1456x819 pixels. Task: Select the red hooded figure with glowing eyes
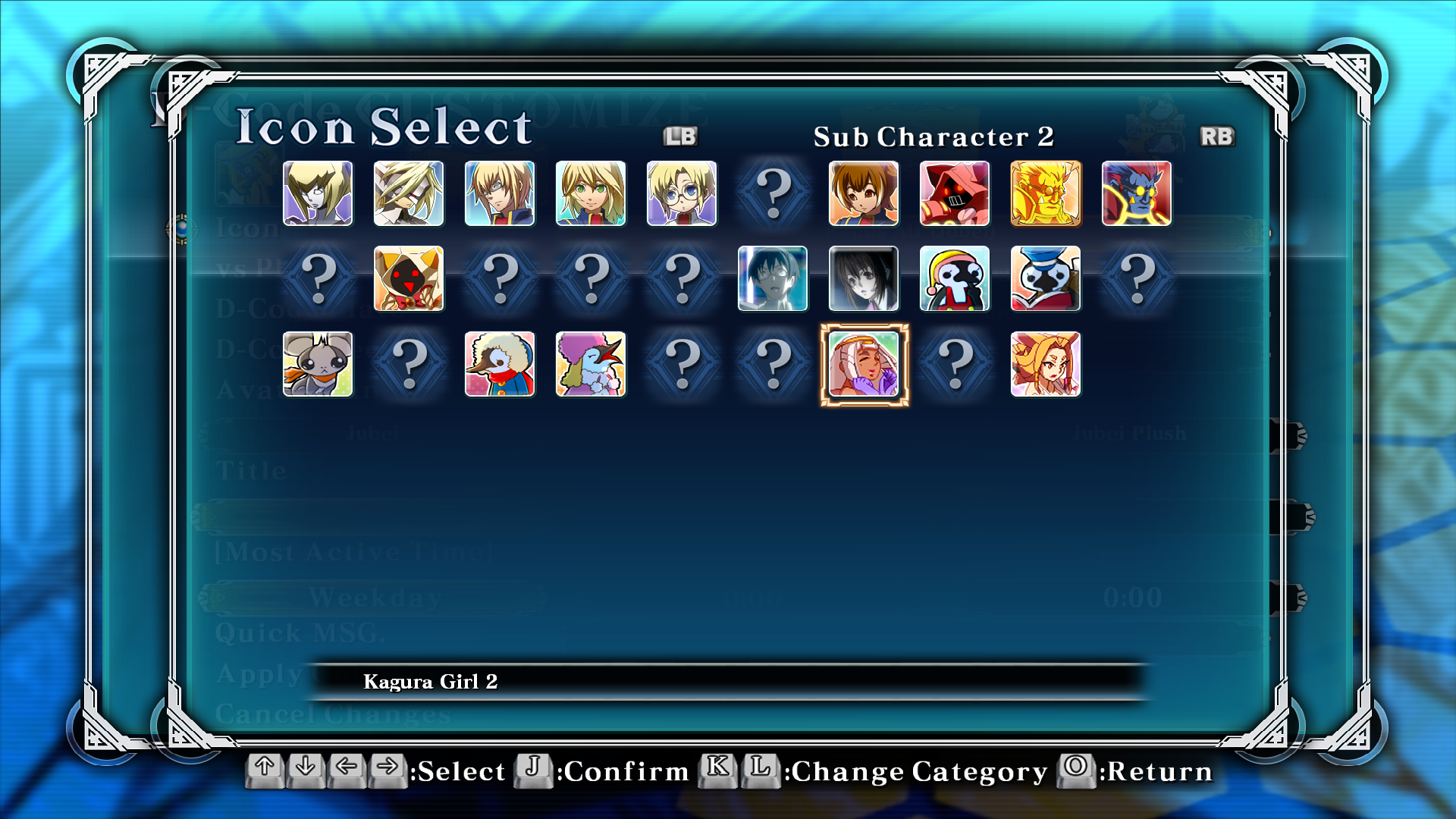tap(955, 193)
